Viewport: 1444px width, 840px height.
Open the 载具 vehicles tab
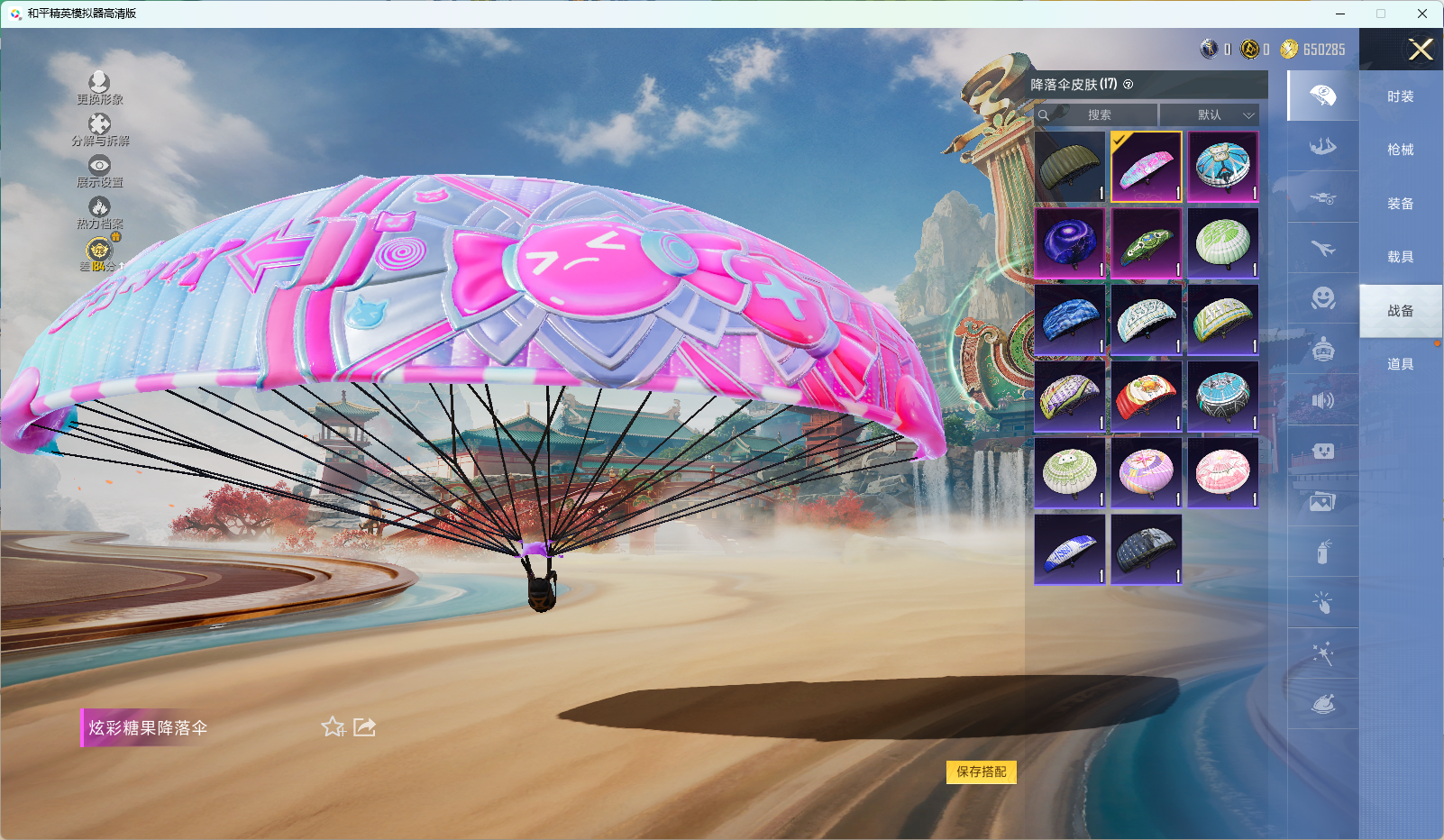pyautogui.click(x=1400, y=257)
